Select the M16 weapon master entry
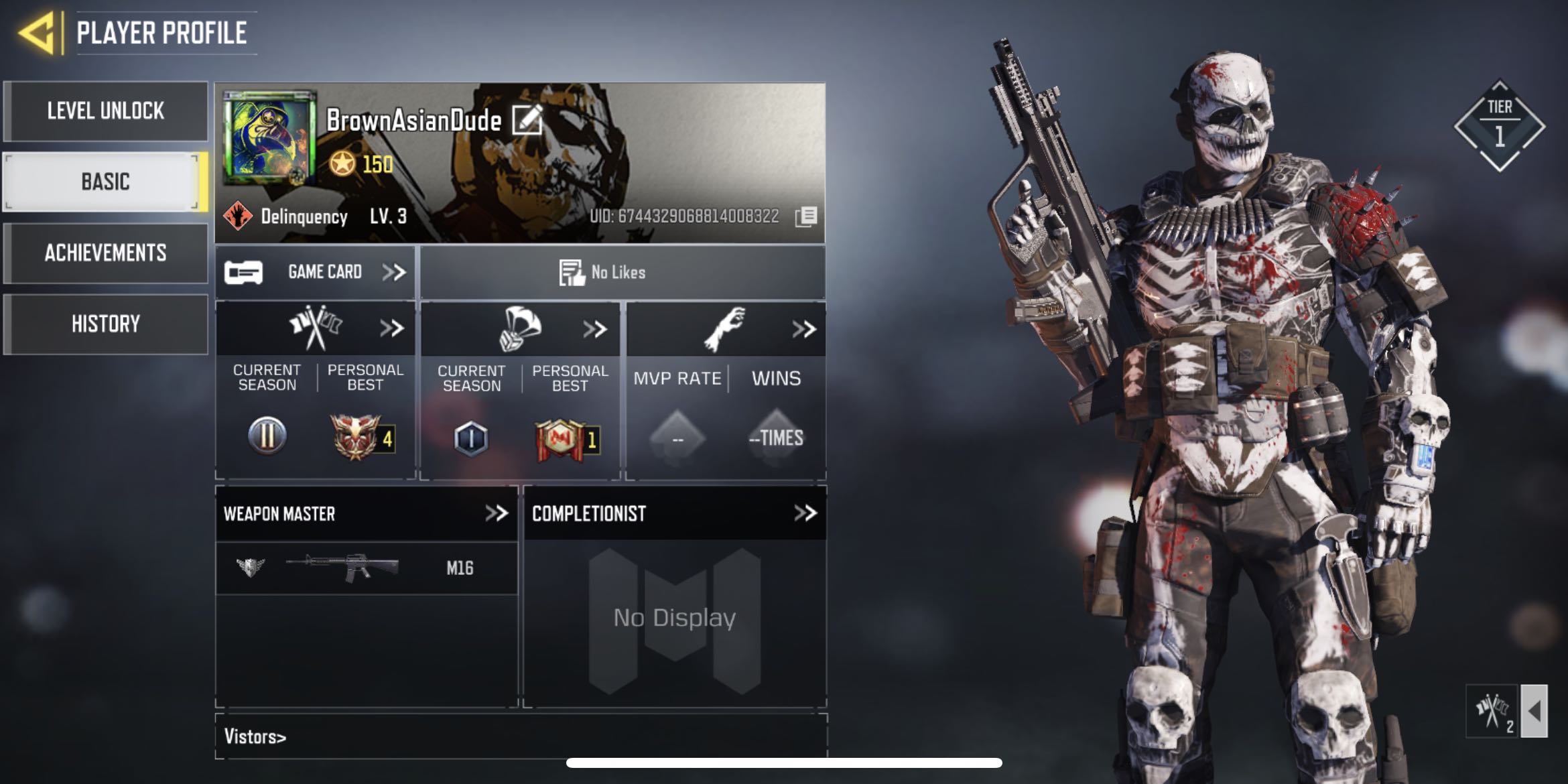 367,568
